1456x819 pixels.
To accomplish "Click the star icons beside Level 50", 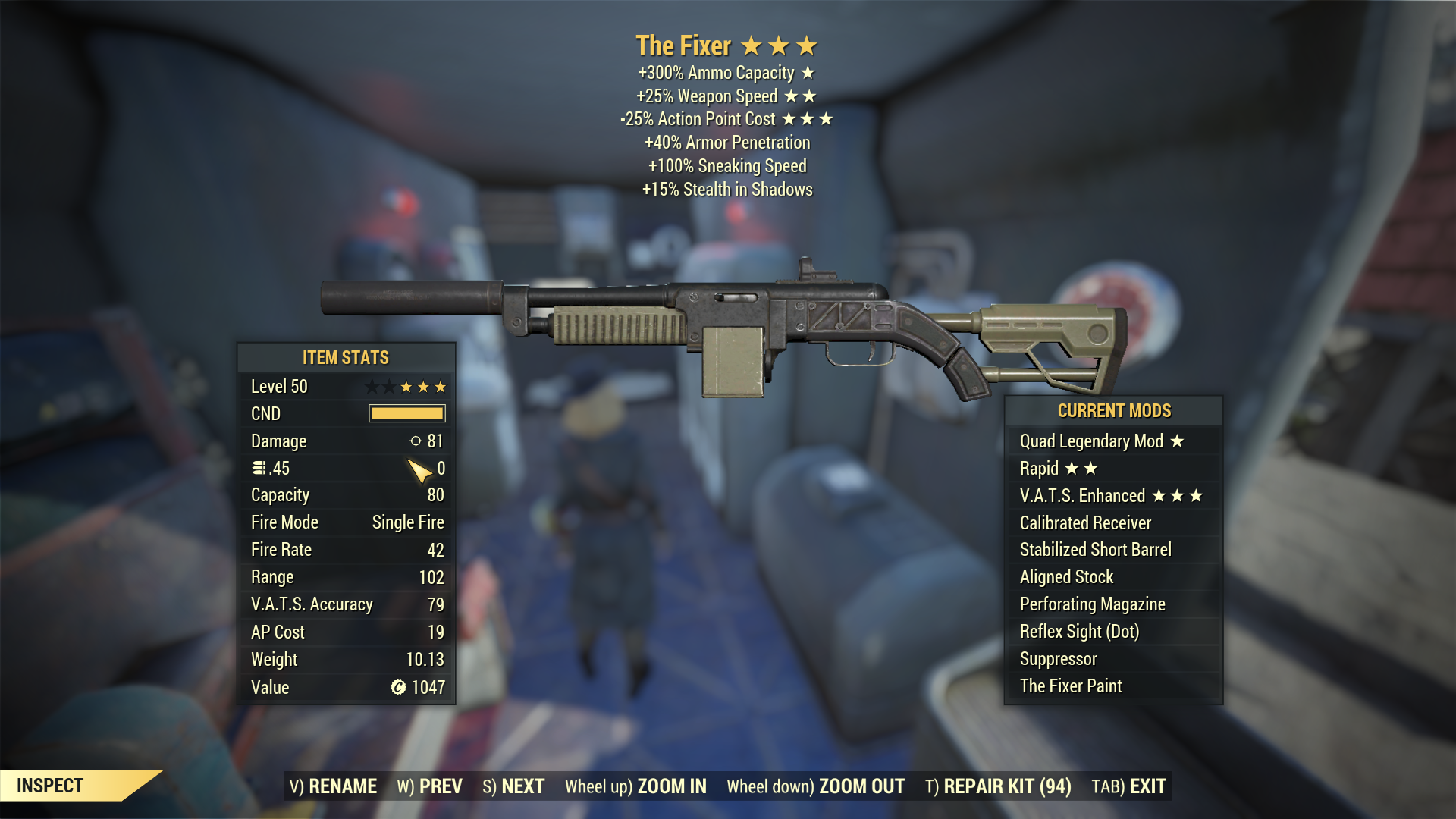I will tap(407, 386).
